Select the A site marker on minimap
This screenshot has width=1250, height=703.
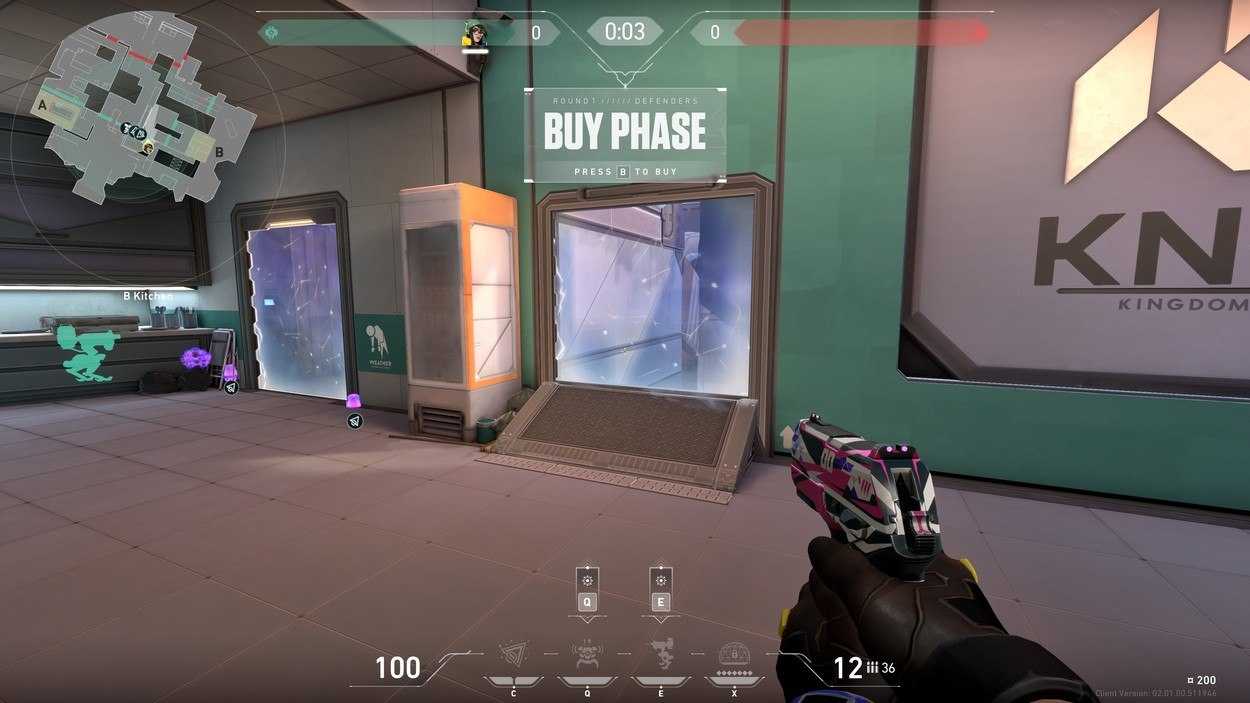43,103
